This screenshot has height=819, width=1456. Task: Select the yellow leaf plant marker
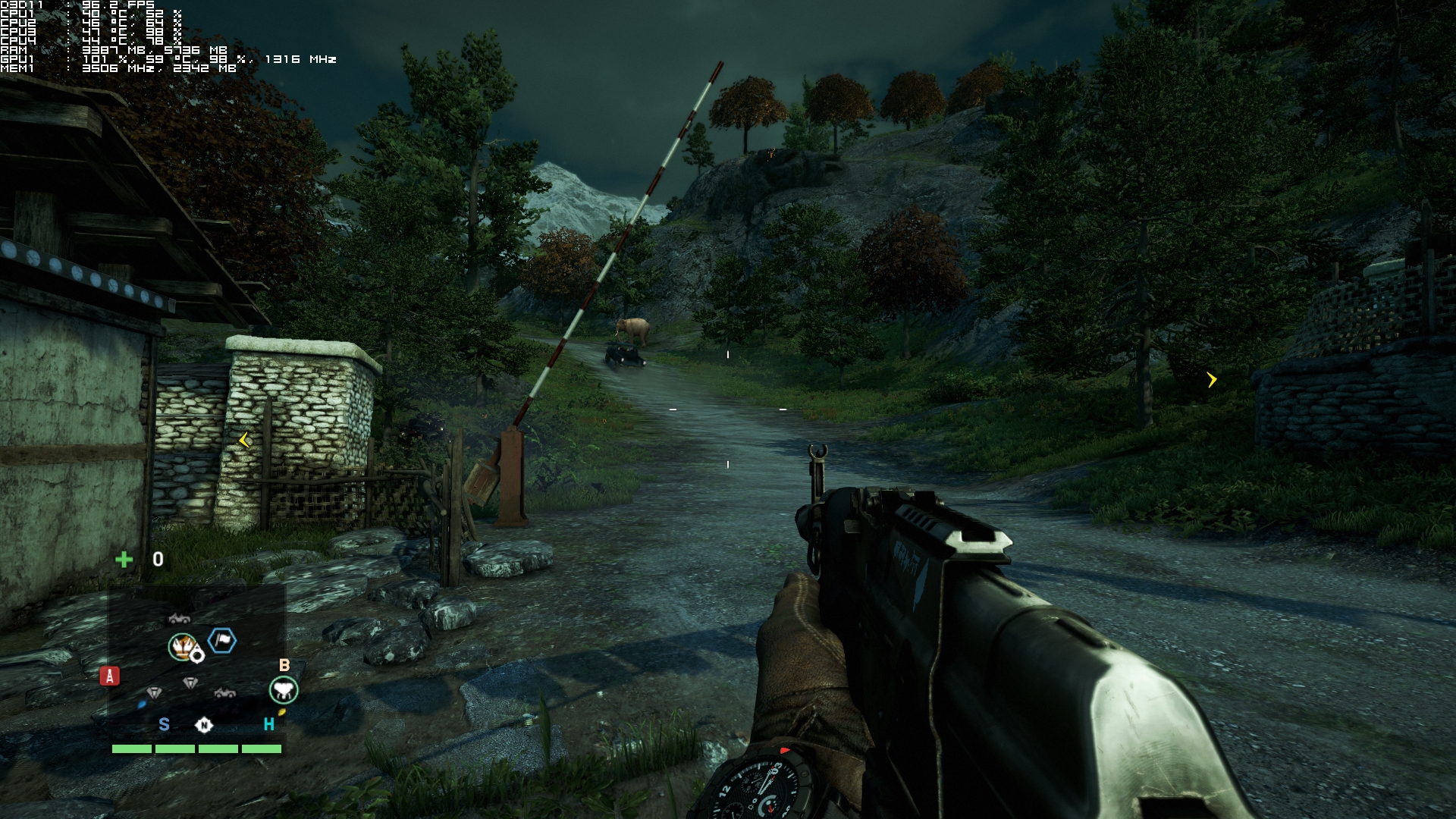tap(281, 712)
